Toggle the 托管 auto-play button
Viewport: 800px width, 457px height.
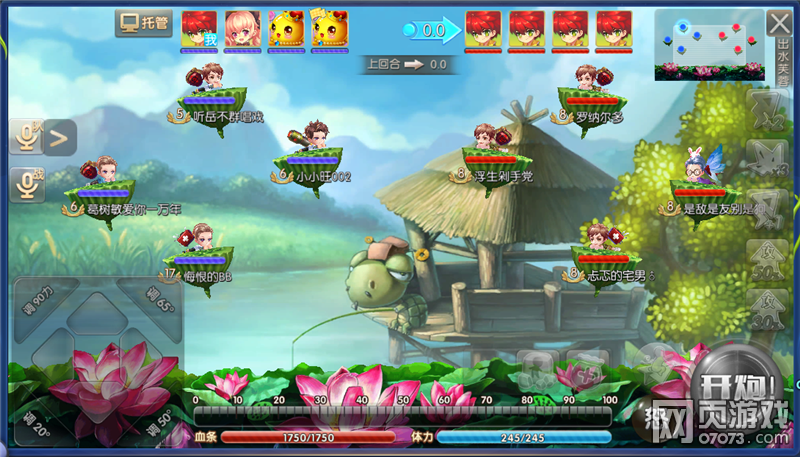(x=143, y=23)
